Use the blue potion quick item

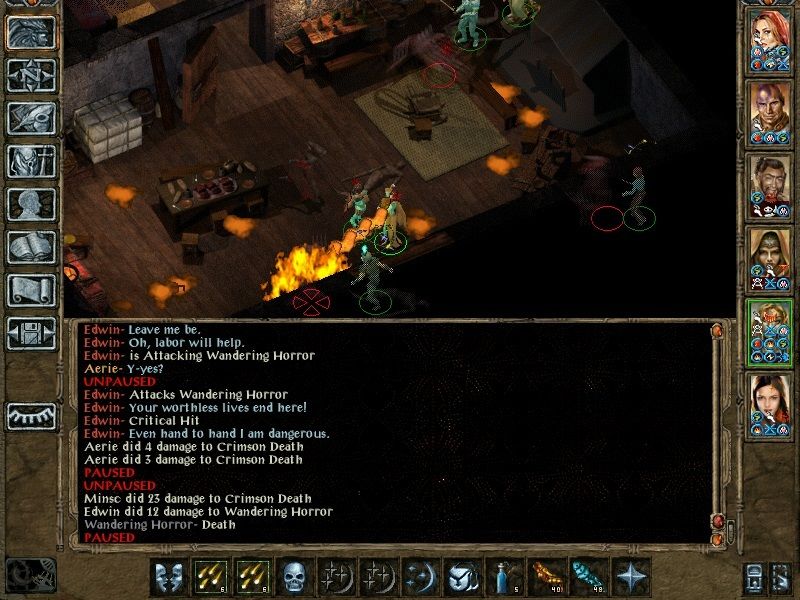(x=503, y=577)
